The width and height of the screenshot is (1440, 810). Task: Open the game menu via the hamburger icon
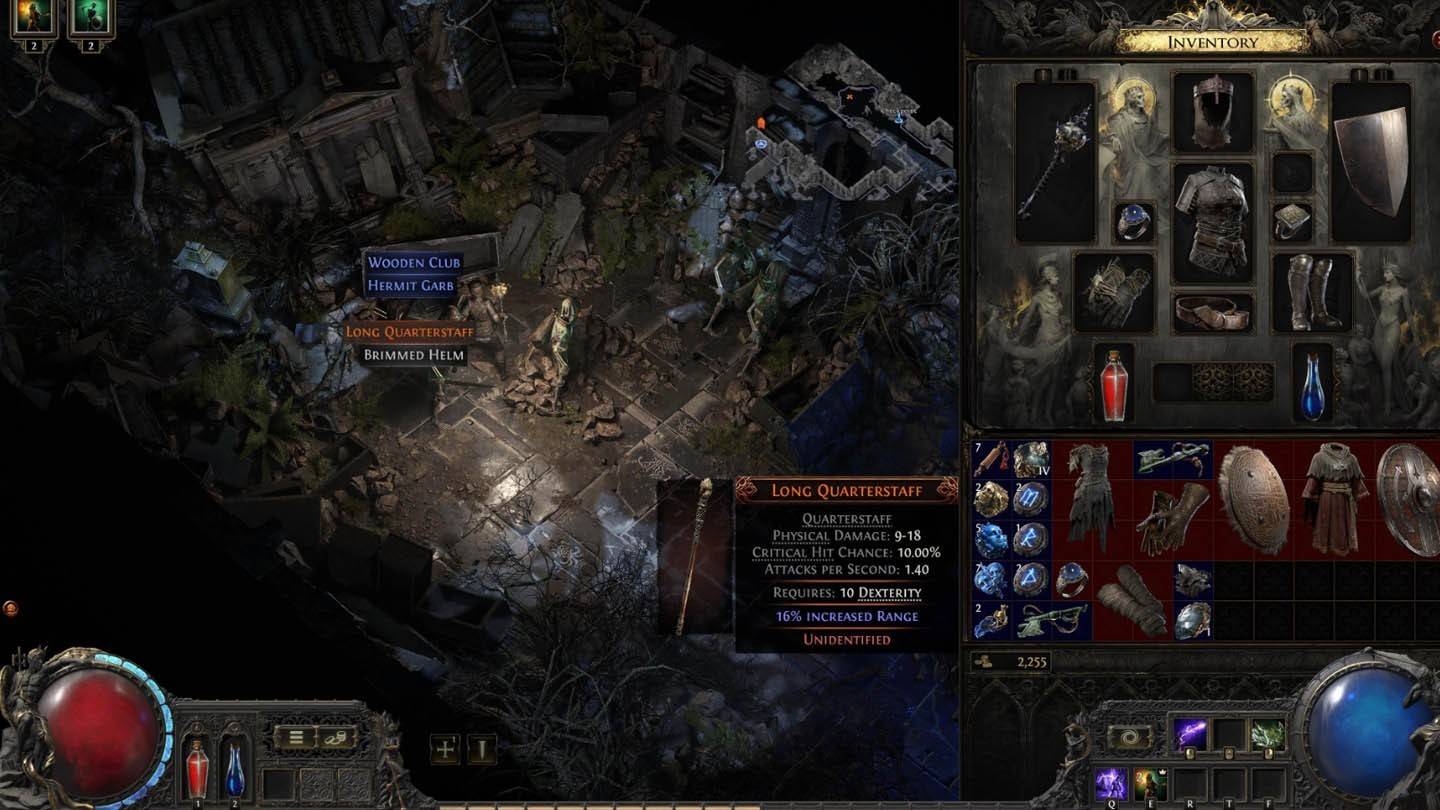pyautogui.click(x=295, y=737)
